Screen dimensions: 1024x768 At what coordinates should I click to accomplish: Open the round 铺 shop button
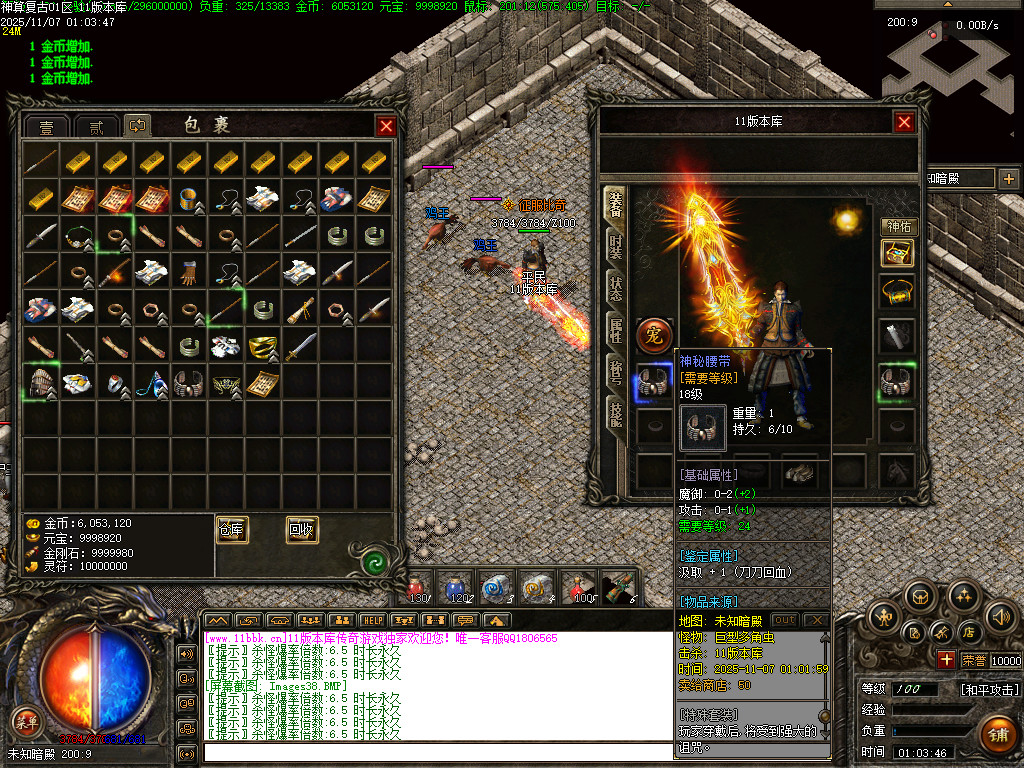pos(997,733)
